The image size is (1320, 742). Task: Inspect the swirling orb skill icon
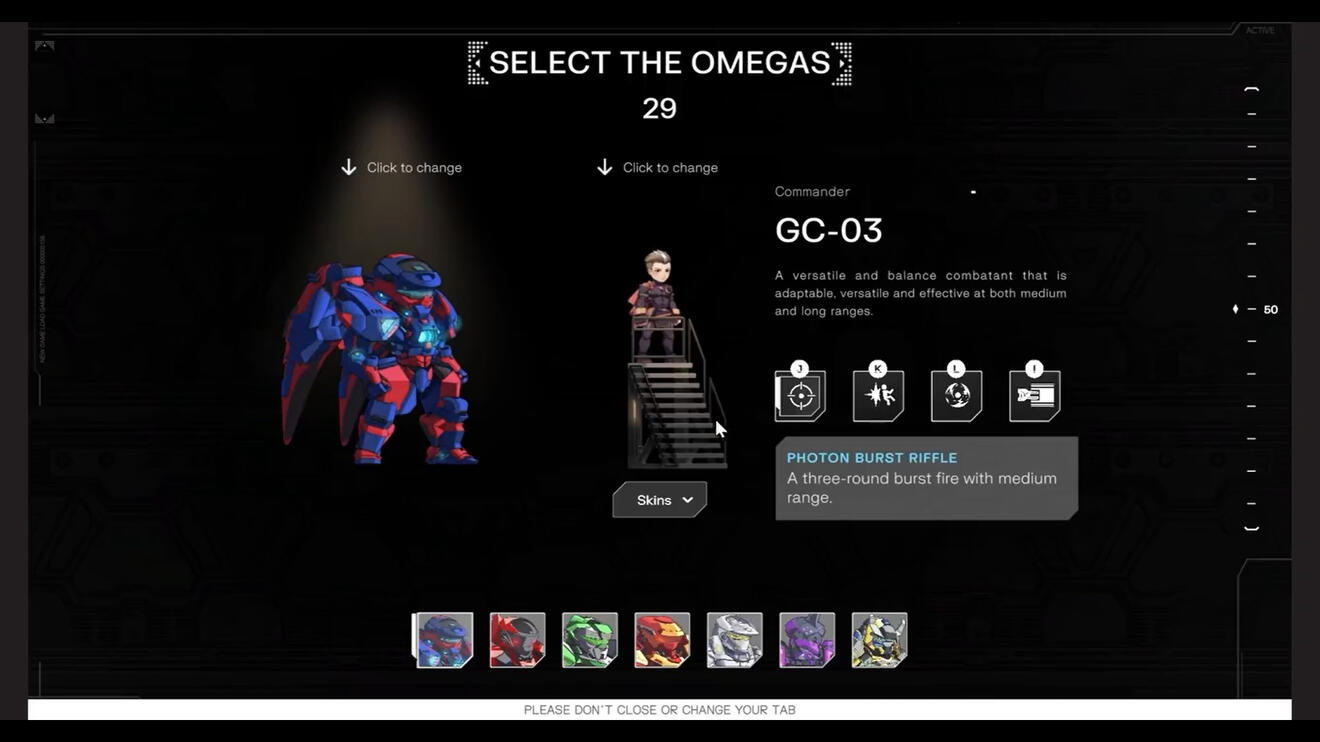pyautogui.click(x=956, y=396)
